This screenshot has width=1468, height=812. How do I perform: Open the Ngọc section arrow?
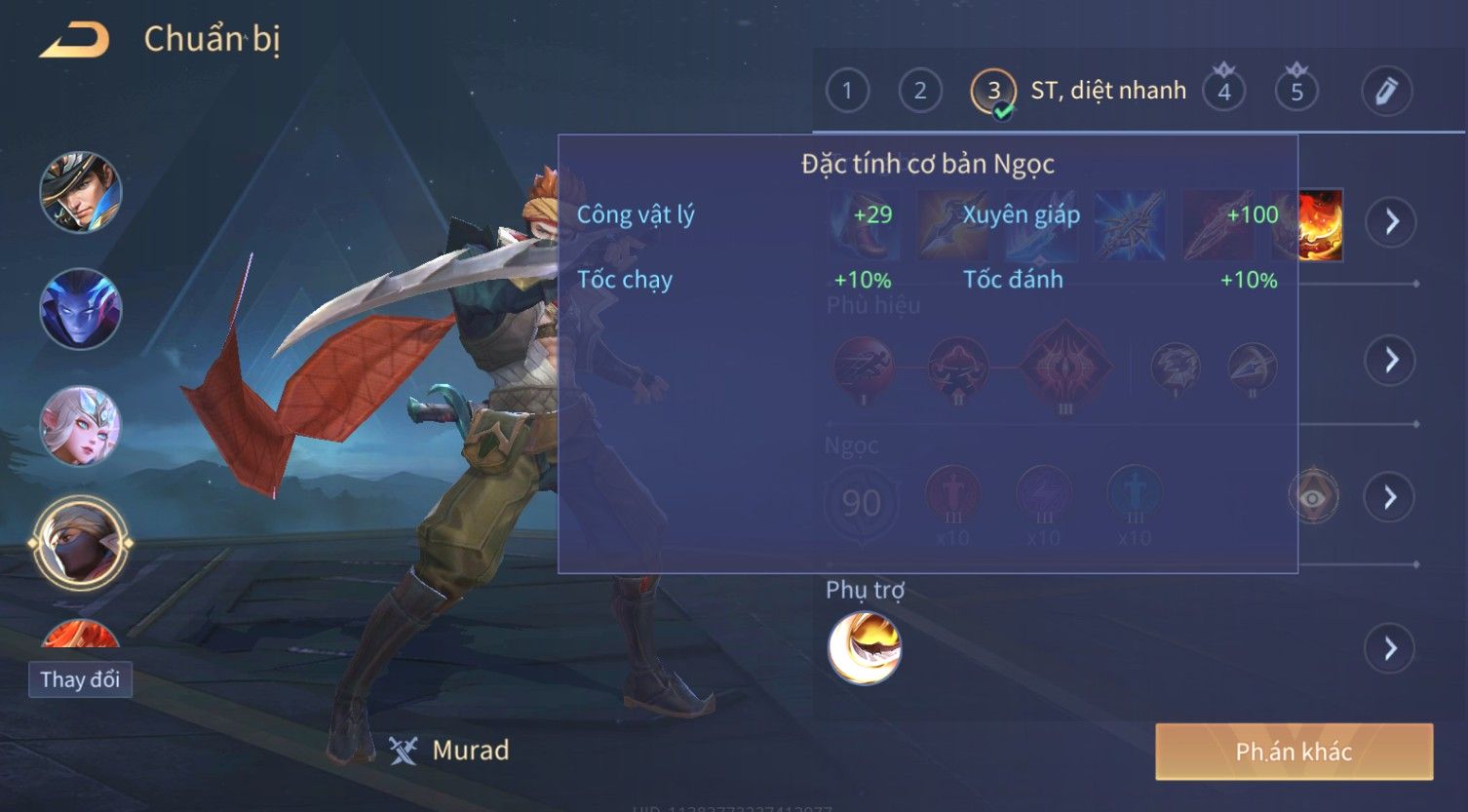[x=1391, y=498]
